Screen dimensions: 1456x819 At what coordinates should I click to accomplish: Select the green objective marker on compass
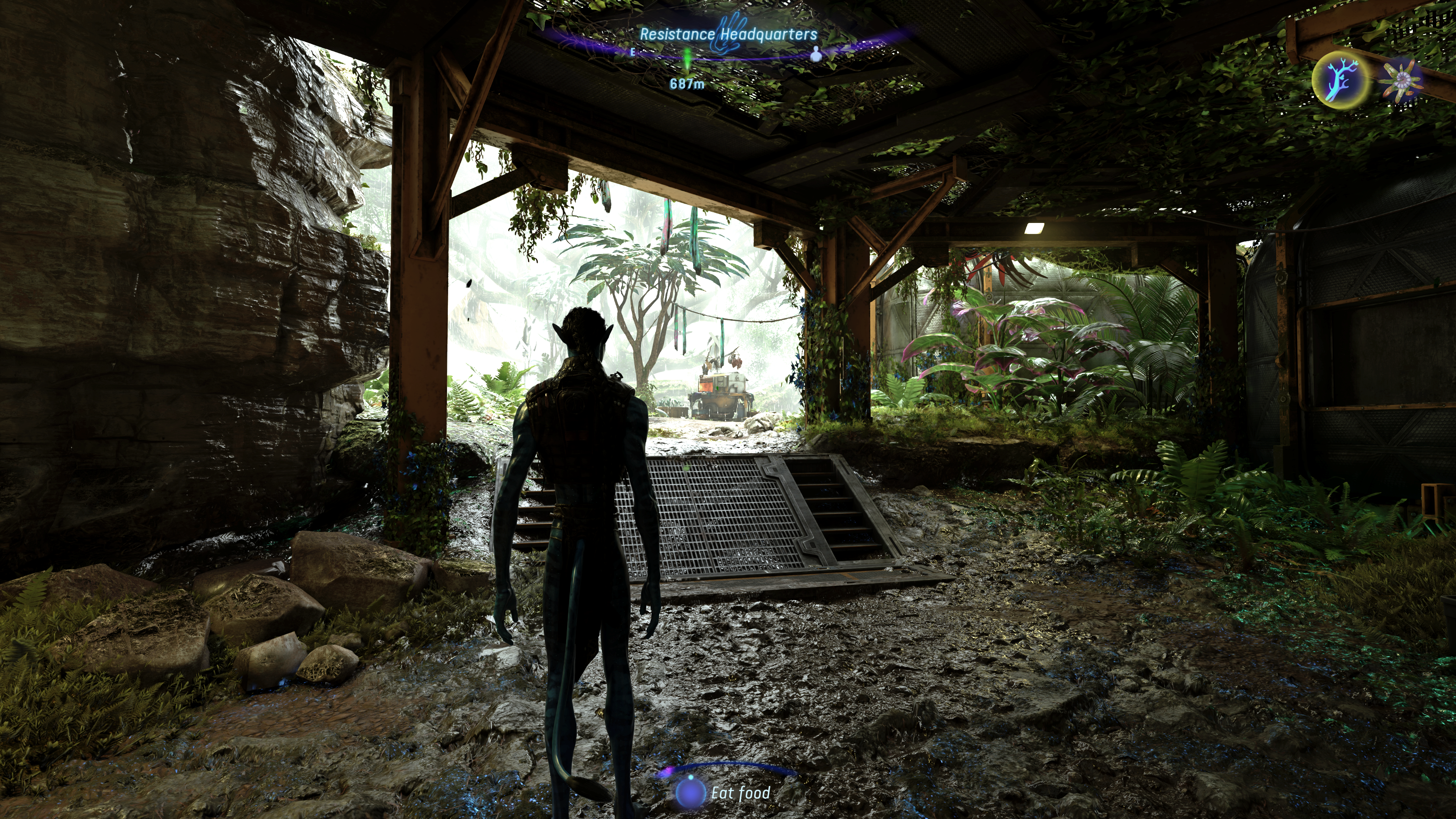tap(687, 59)
